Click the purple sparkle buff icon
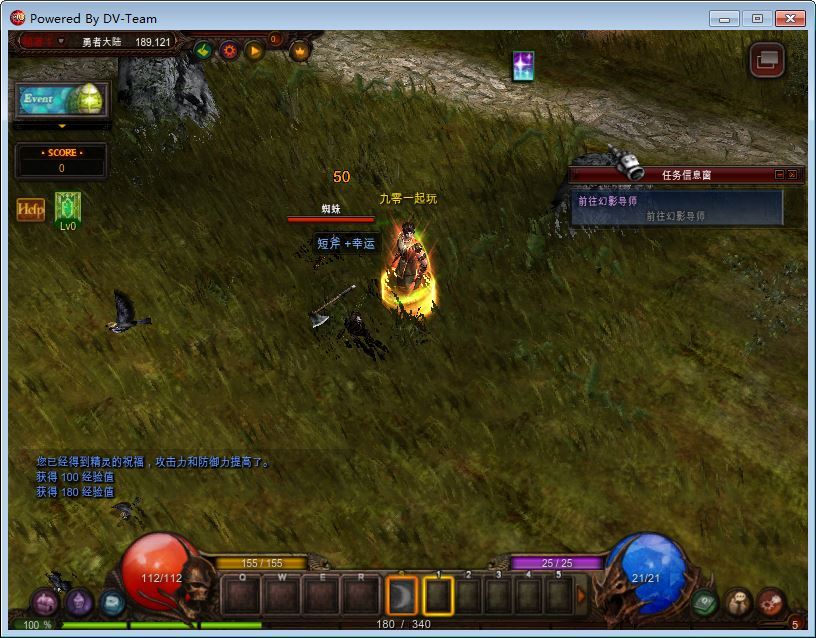The image size is (816, 638). click(523, 66)
